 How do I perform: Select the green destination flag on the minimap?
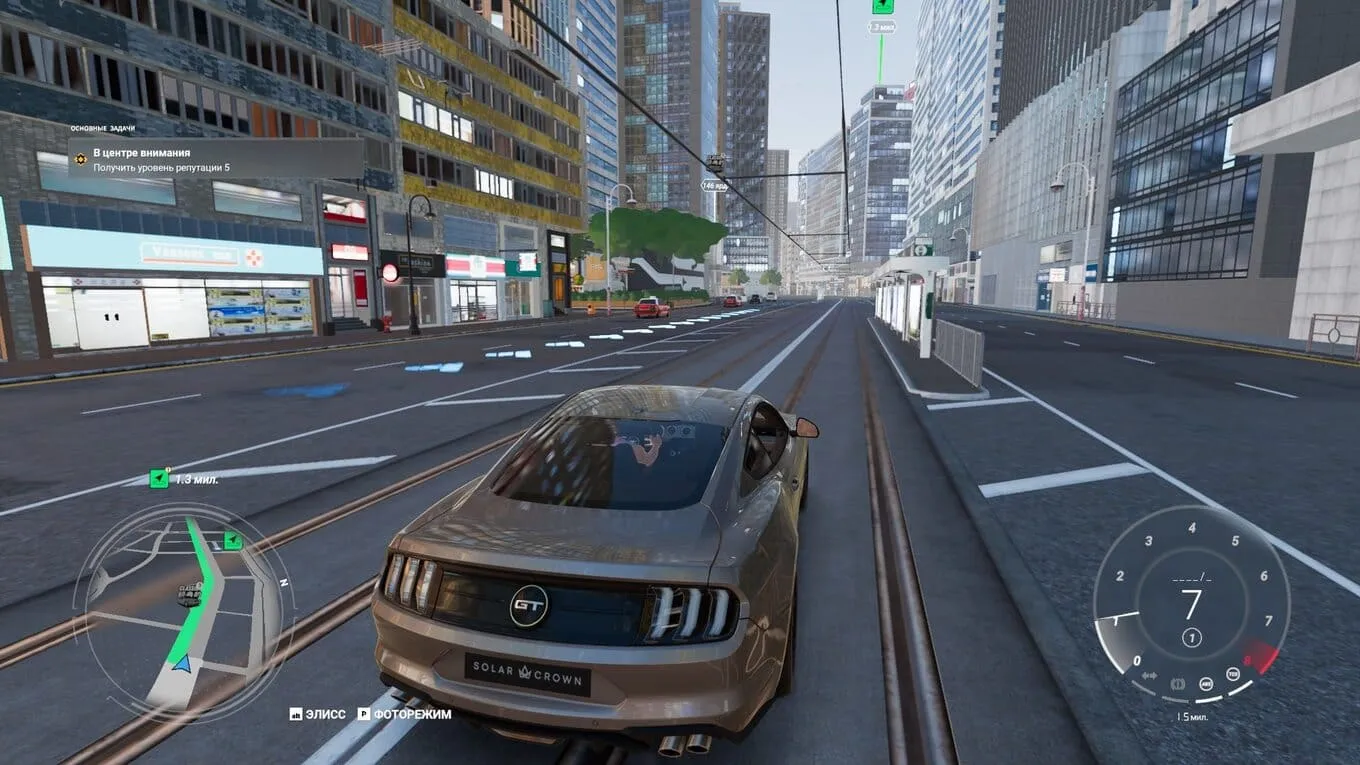click(x=233, y=541)
